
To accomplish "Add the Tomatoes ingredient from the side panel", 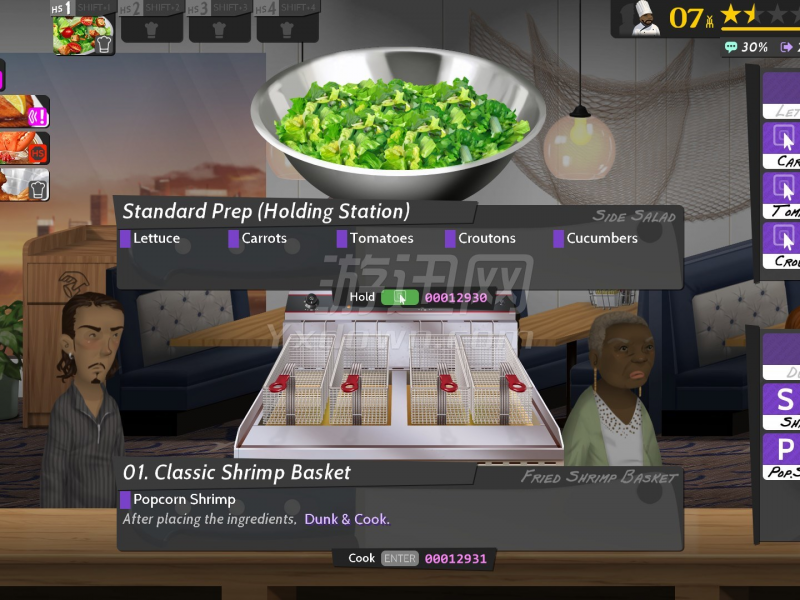I will [782, 193].
